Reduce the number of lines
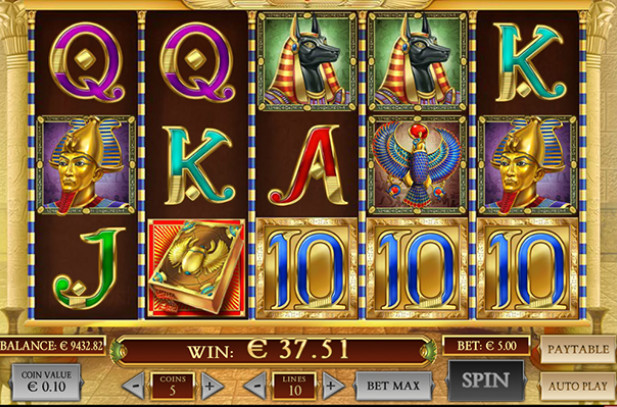 [258, 386]
